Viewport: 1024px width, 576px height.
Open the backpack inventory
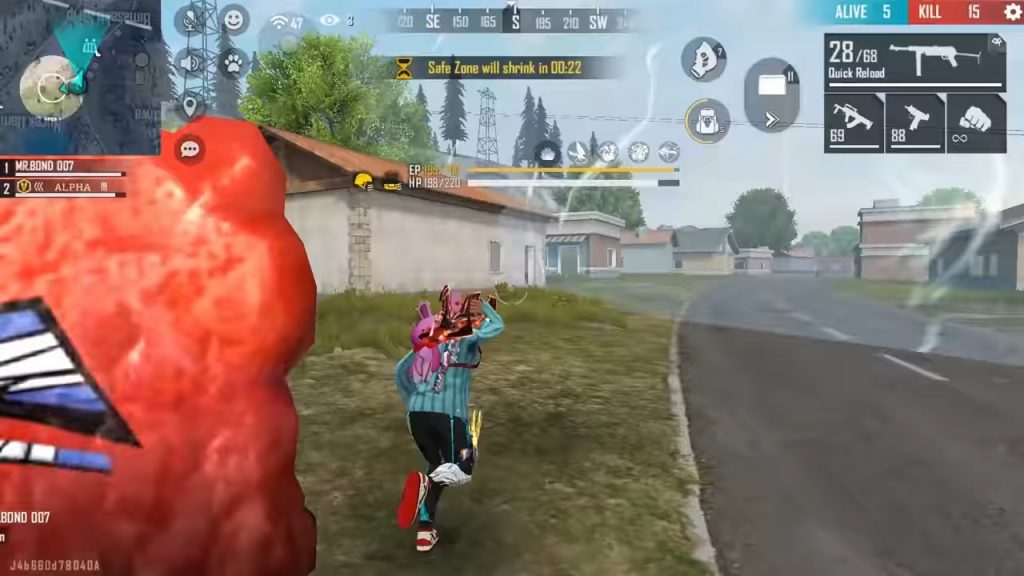[707, 120]
